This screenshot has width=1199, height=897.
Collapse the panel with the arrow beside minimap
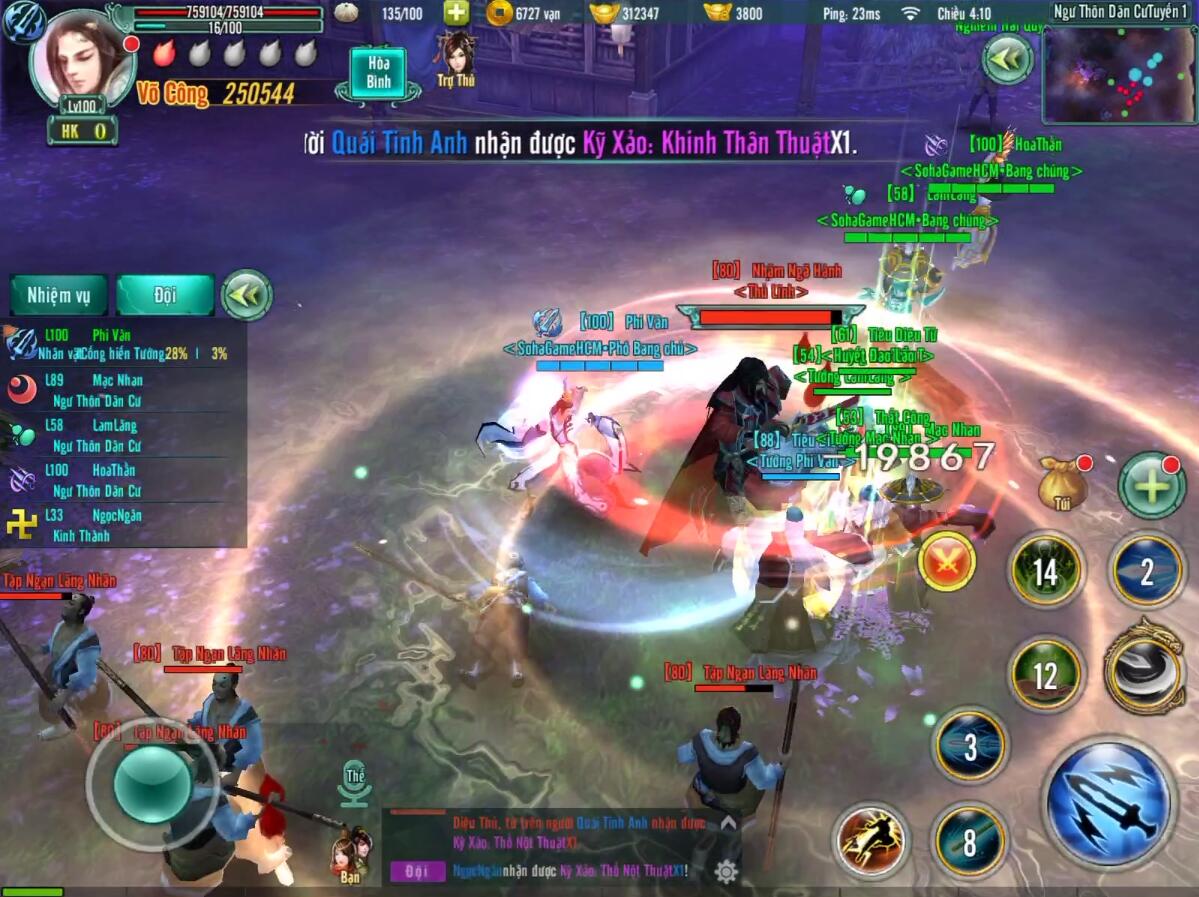pyautogui.click(x=1007, y=60)
